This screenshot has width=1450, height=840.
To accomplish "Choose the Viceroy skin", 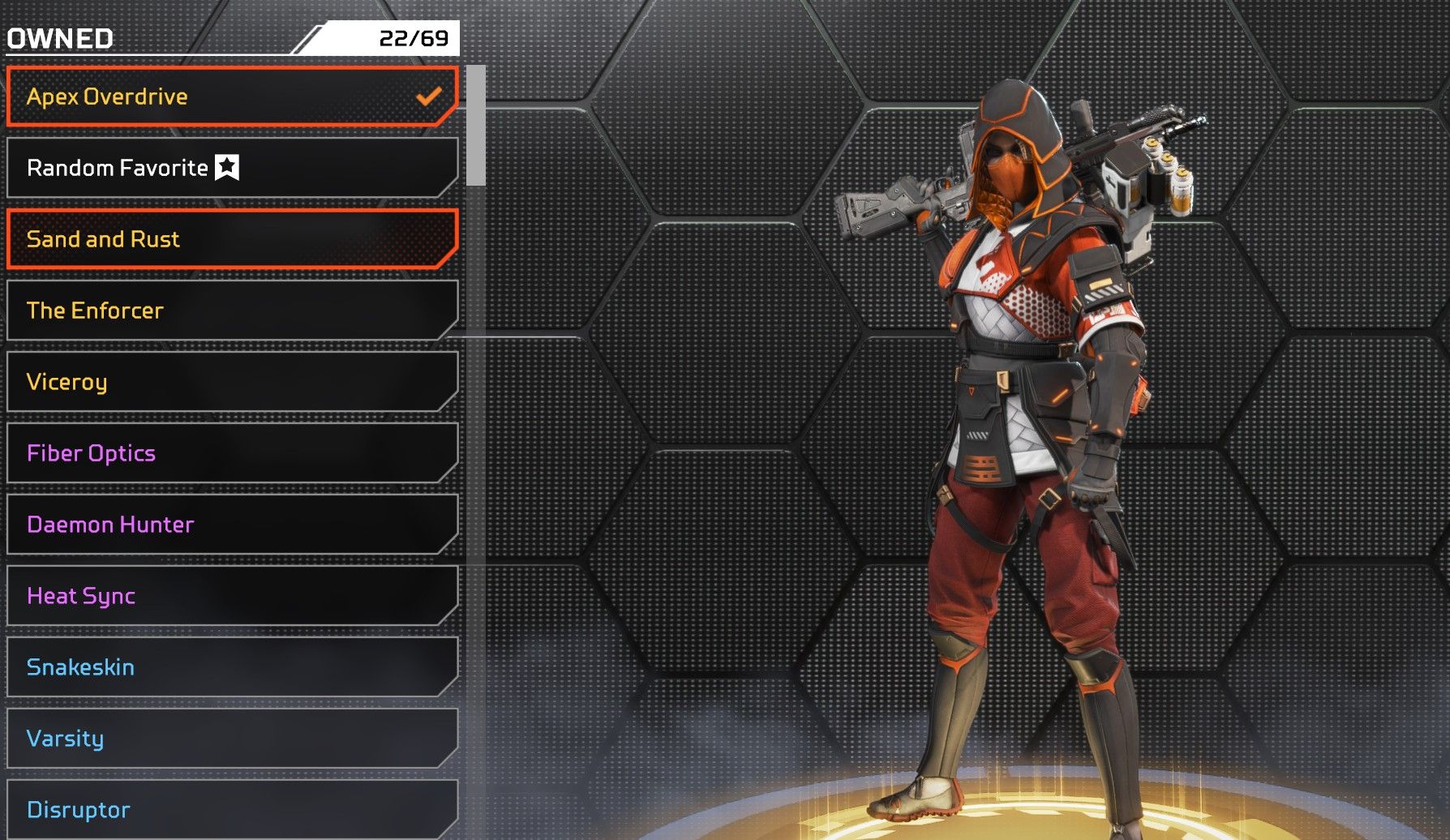I will point(231,382).
